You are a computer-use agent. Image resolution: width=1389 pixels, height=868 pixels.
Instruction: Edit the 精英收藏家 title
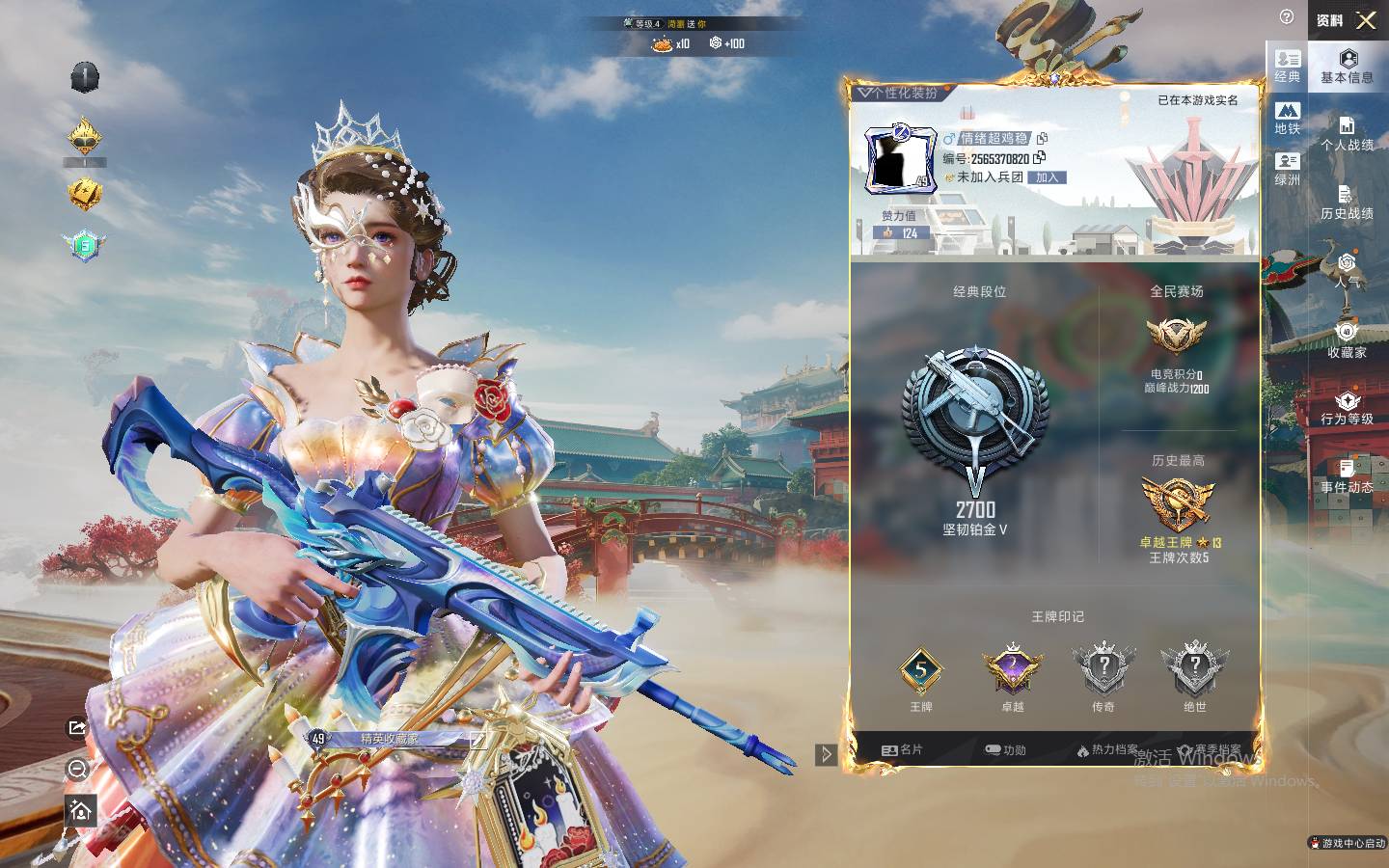477,740
